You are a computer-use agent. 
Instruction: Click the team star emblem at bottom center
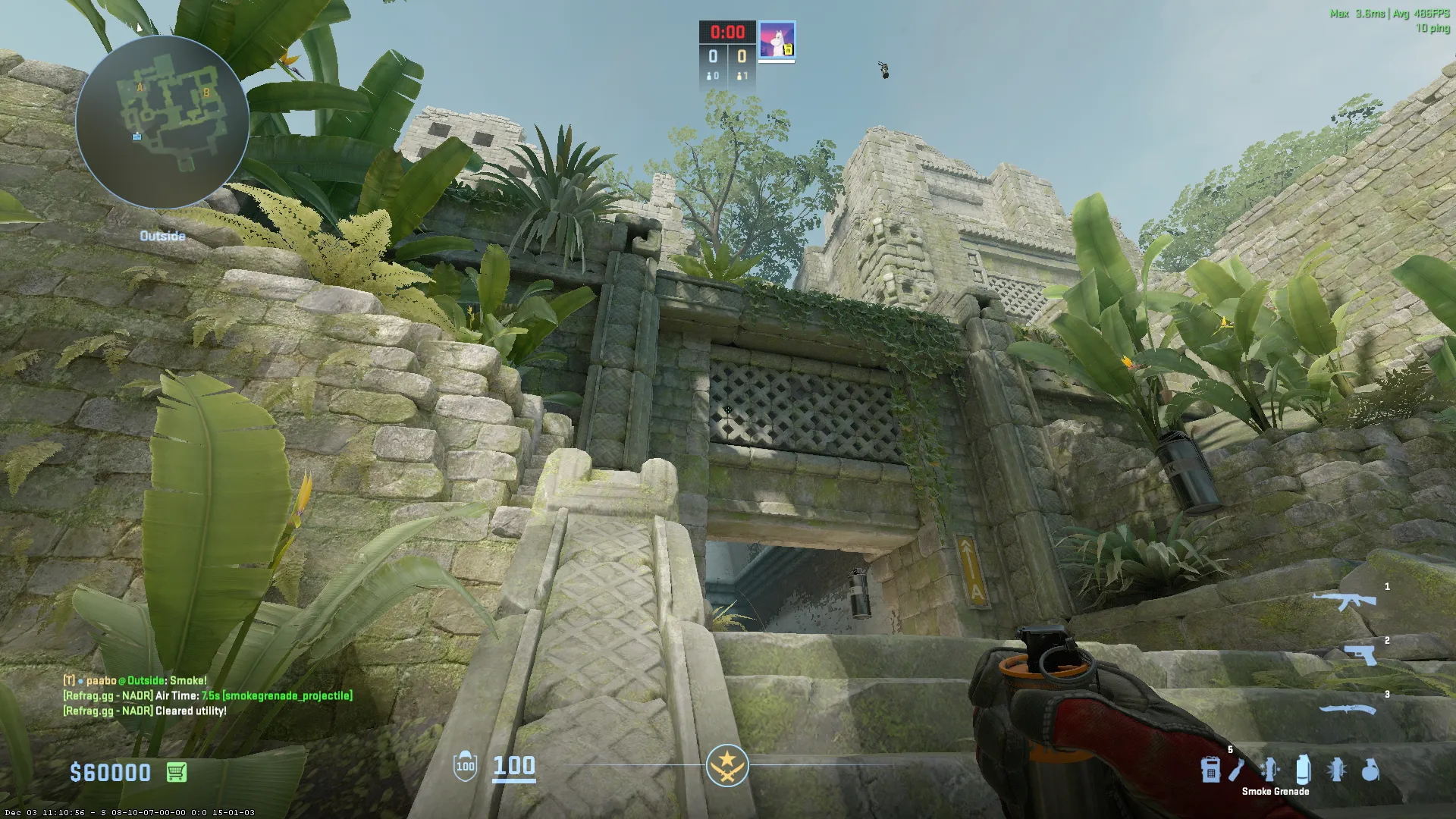(x=727, y=765)
